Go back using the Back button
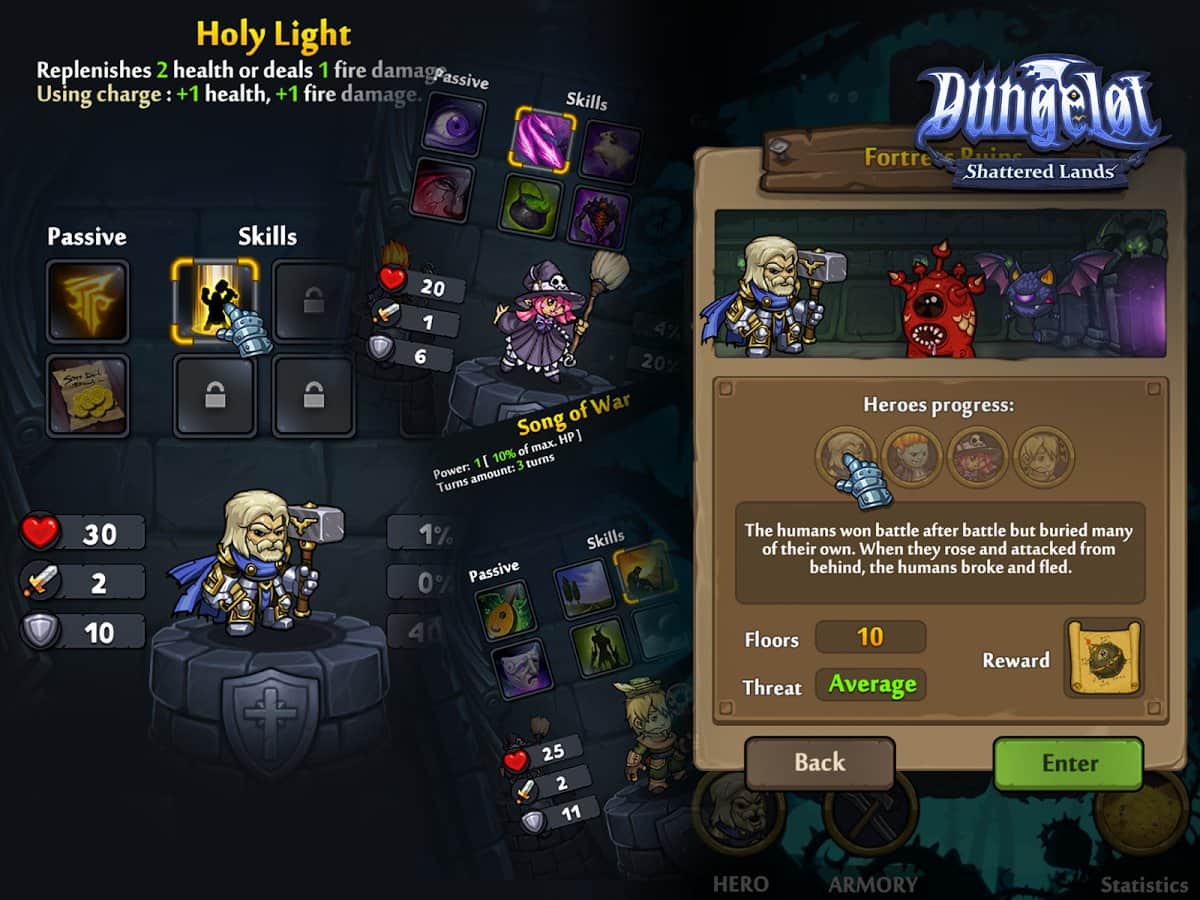This screenshot has height=900, width=1200. coord(820,764)
